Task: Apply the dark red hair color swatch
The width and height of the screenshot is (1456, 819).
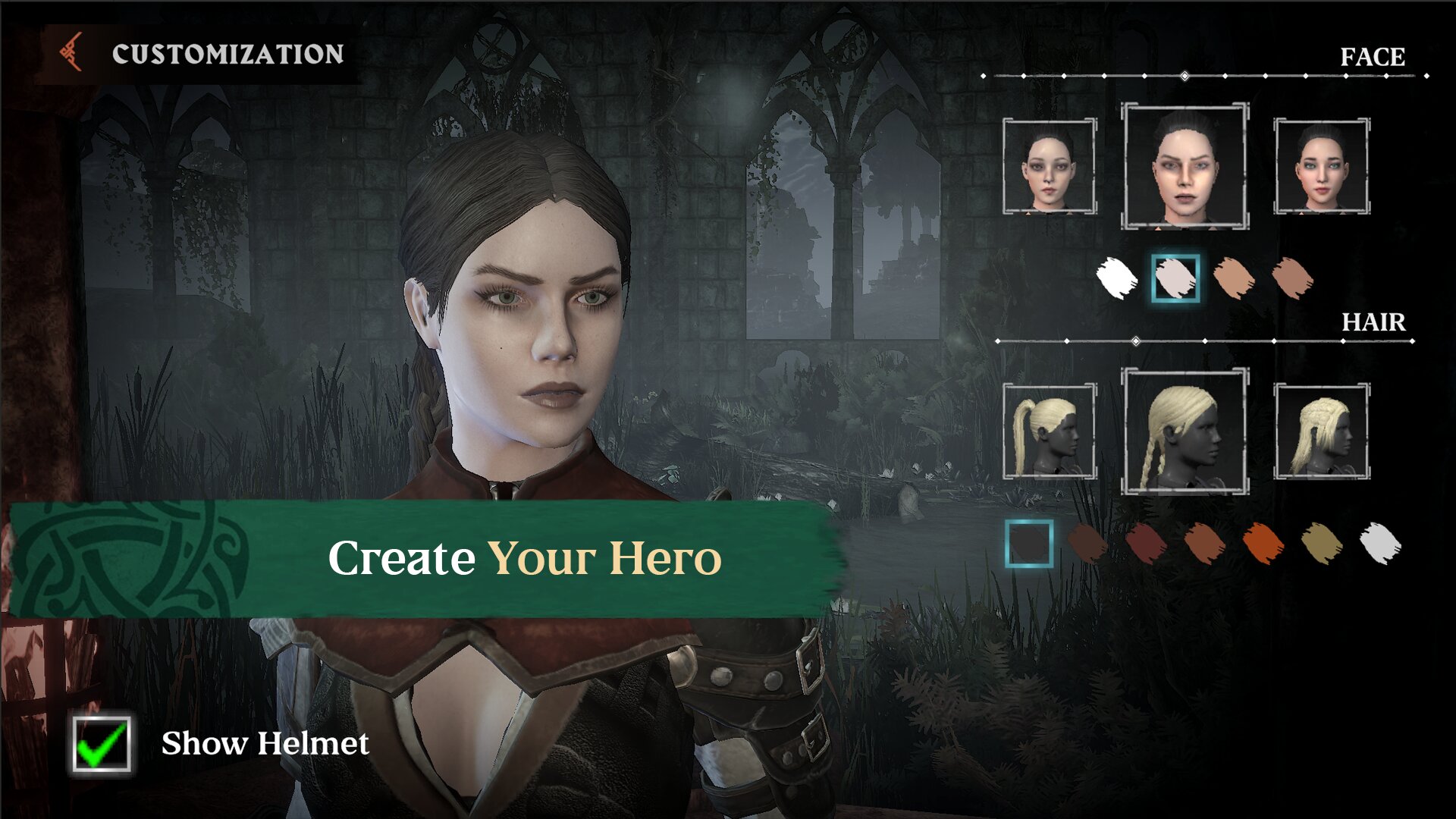Action: pyautogui.click(x=1146, y=544)
